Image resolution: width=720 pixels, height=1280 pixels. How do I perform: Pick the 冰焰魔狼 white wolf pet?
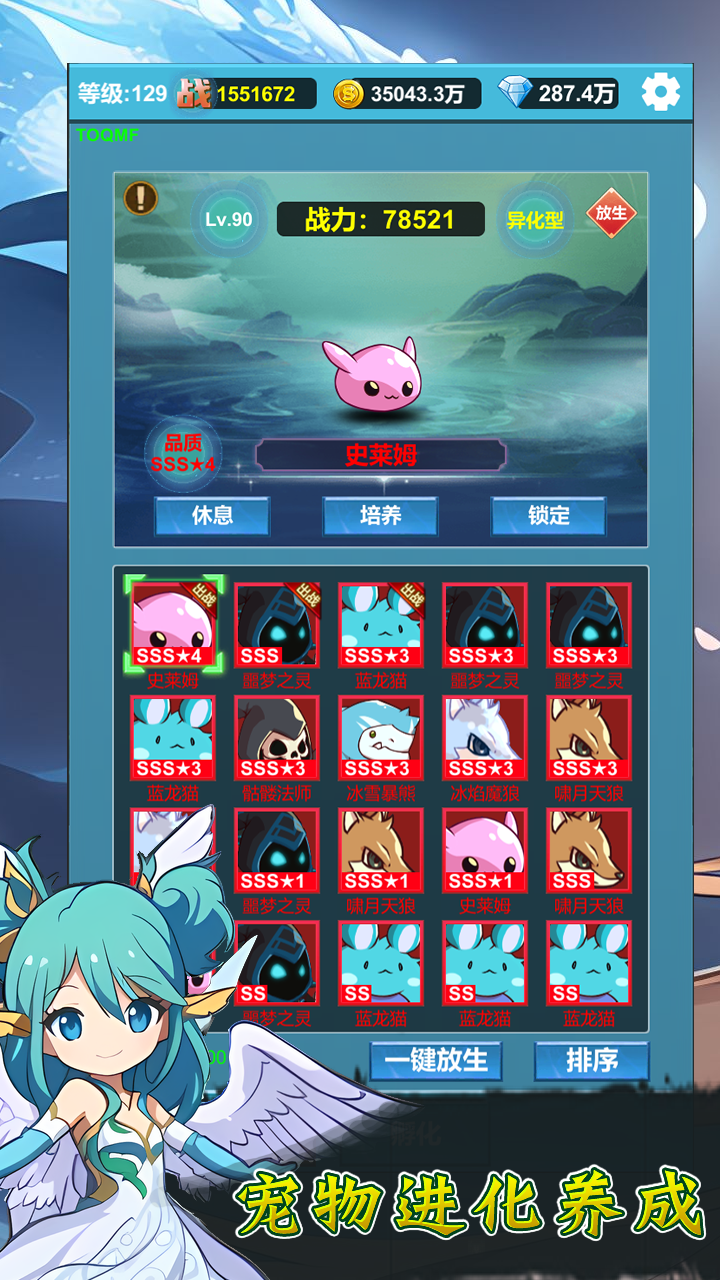pyautogui.click(x=485, y=738)
